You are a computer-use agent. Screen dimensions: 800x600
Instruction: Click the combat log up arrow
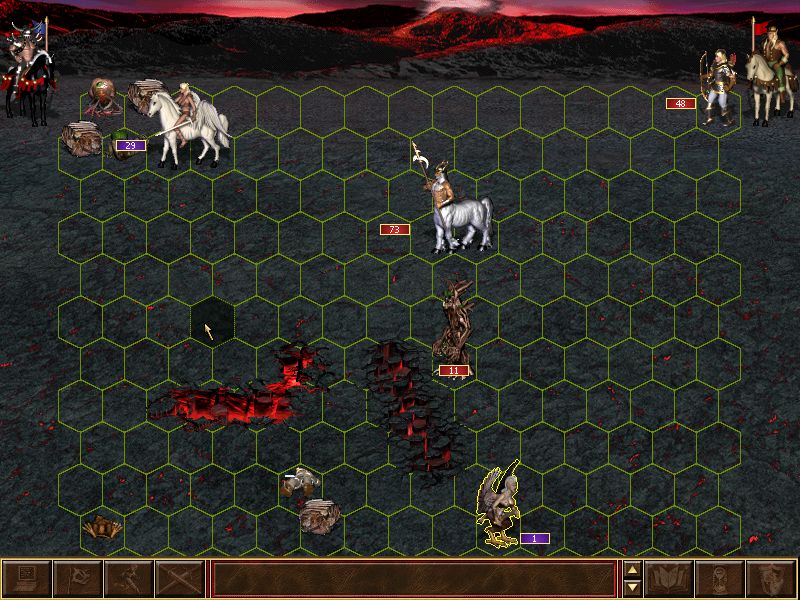click(632, 571)
